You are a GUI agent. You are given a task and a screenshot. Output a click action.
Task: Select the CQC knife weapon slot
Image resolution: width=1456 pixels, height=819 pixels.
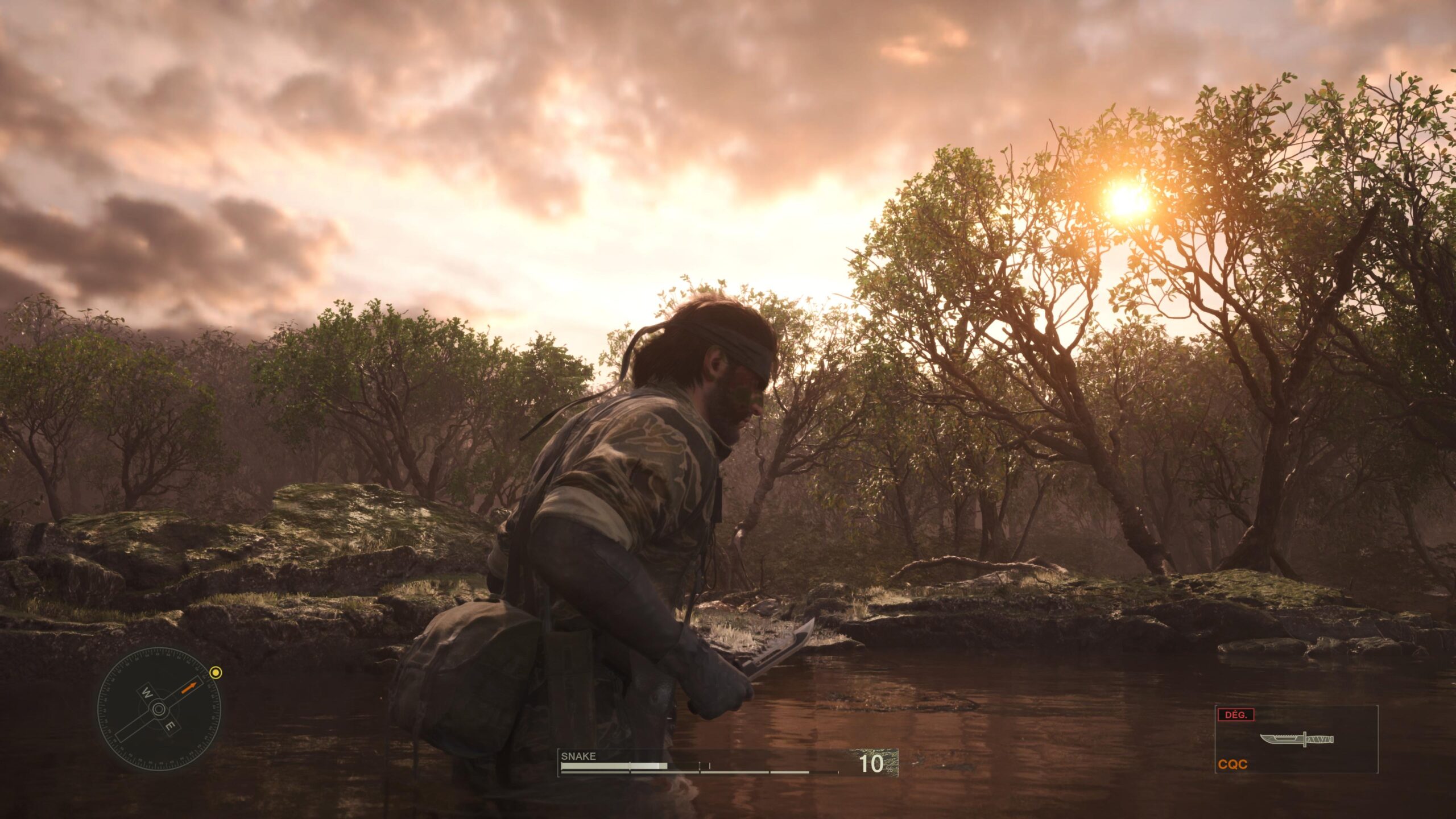(1297, 740)
